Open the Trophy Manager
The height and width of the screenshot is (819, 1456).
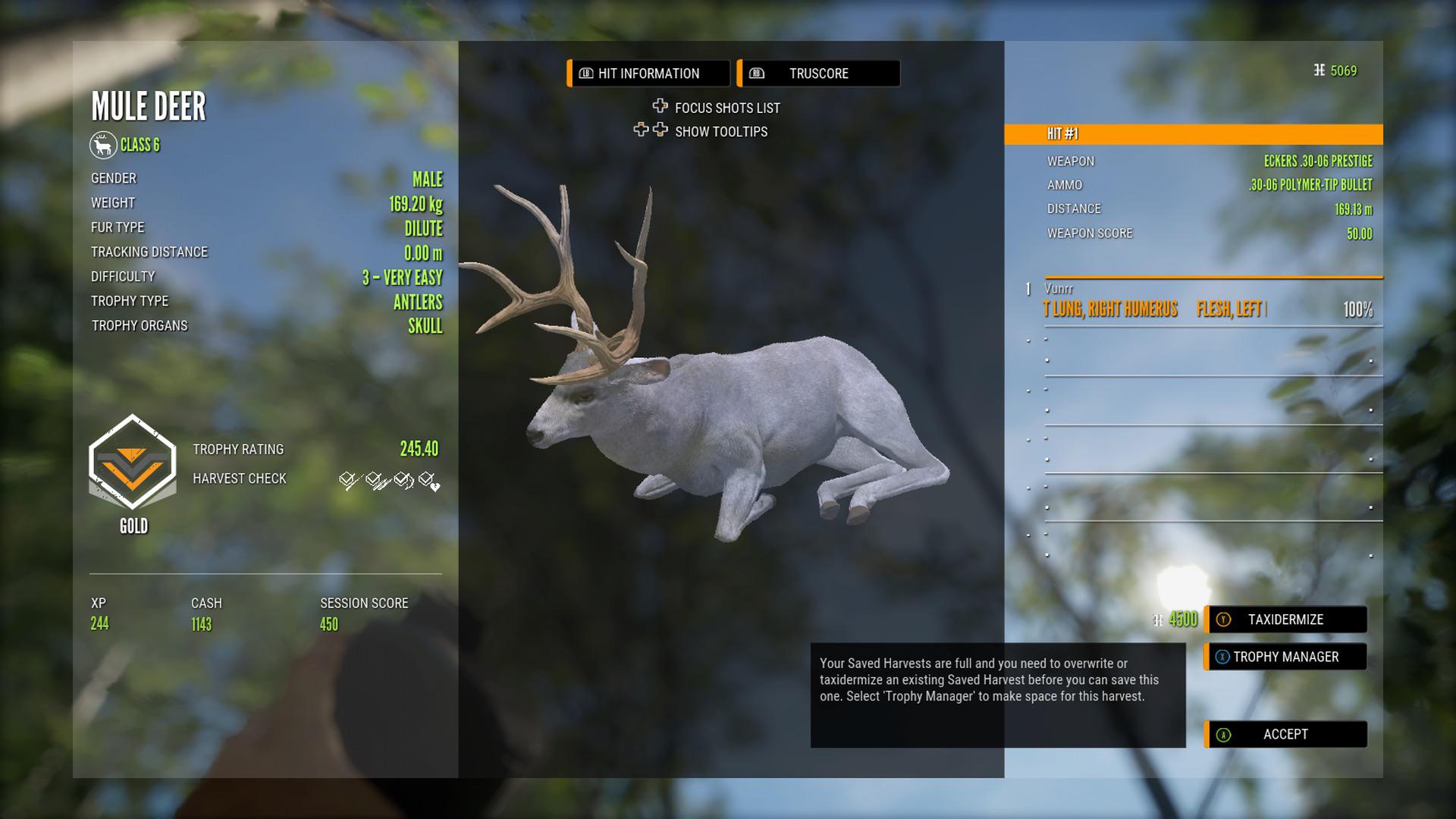coord(1287,657)
